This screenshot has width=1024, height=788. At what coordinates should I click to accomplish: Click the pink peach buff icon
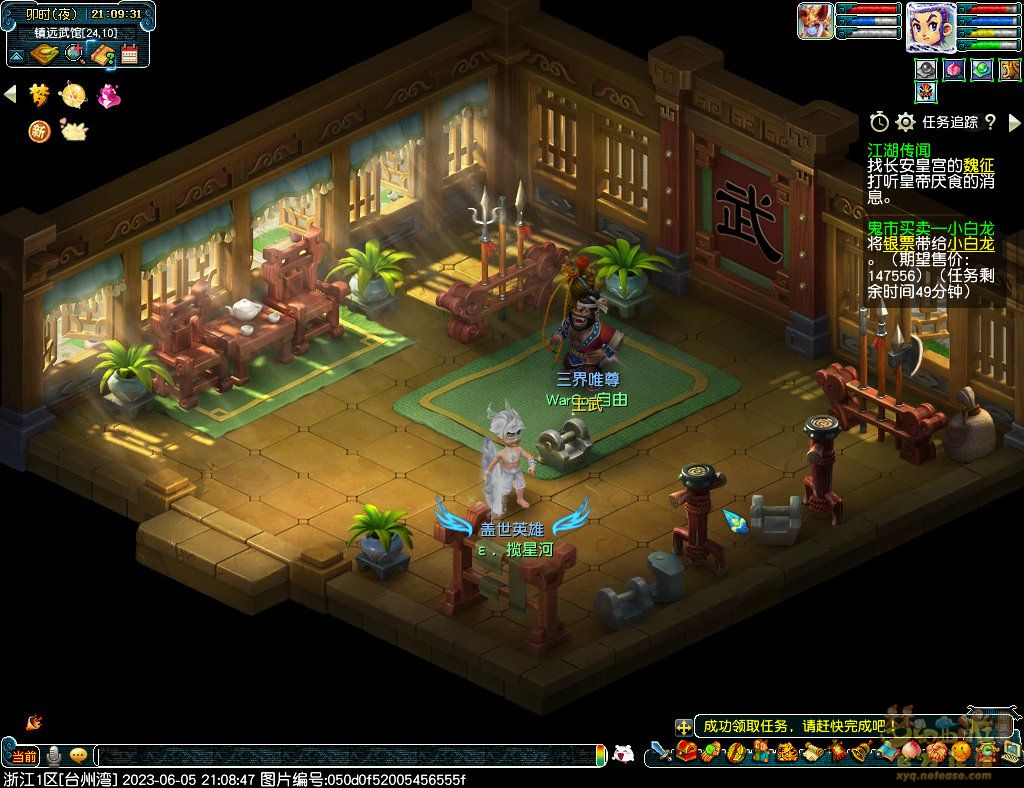954,70
